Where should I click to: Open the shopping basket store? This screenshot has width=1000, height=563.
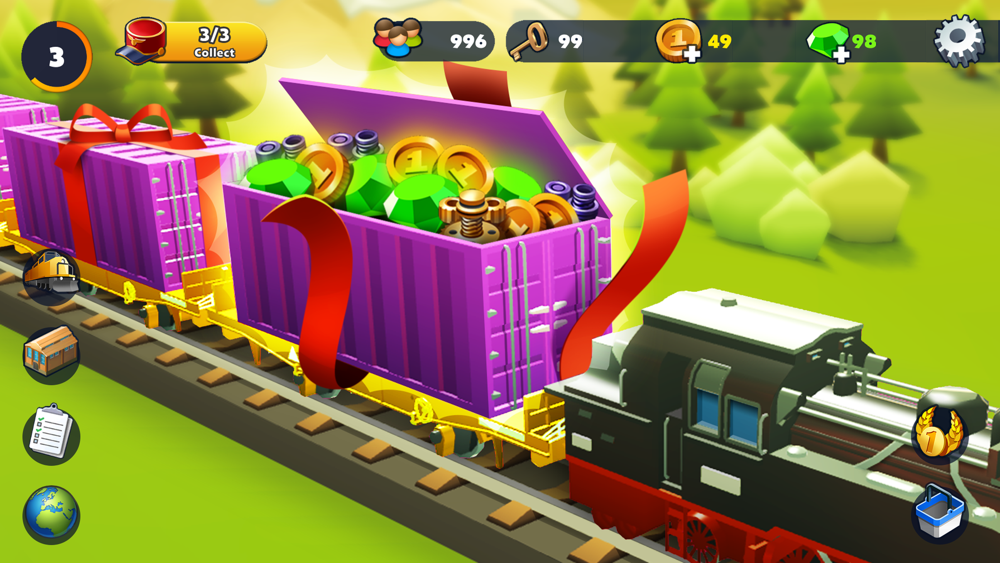point(940,514)
